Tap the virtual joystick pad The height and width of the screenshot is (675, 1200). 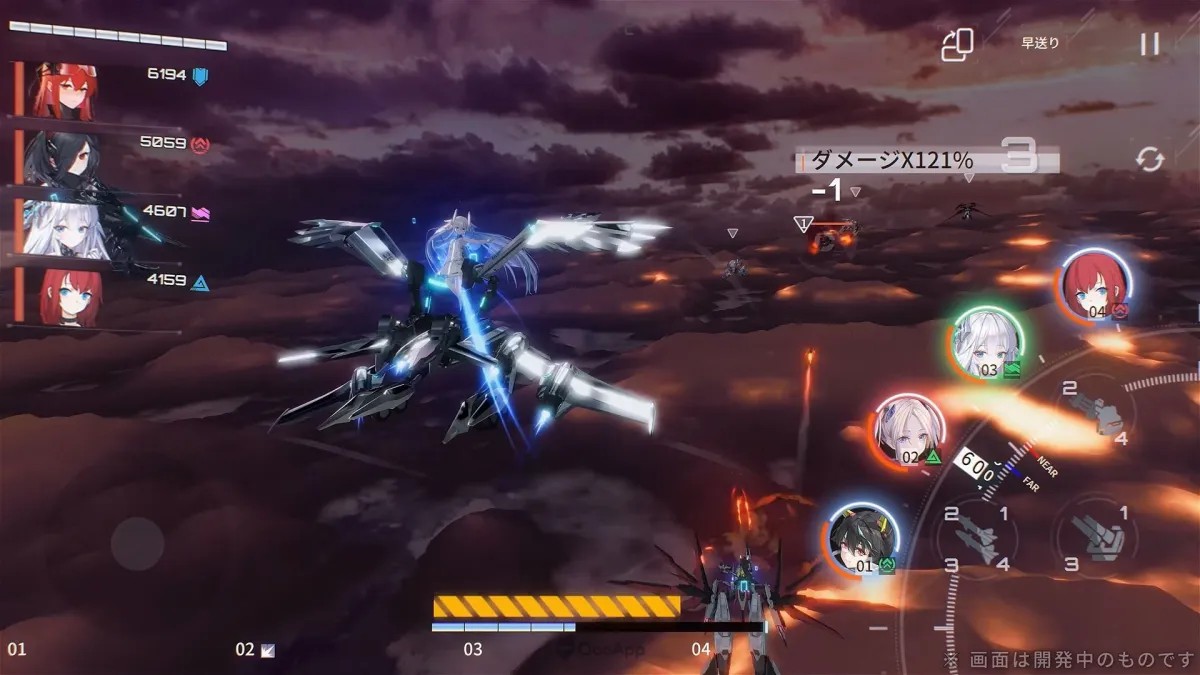(137, 544)
